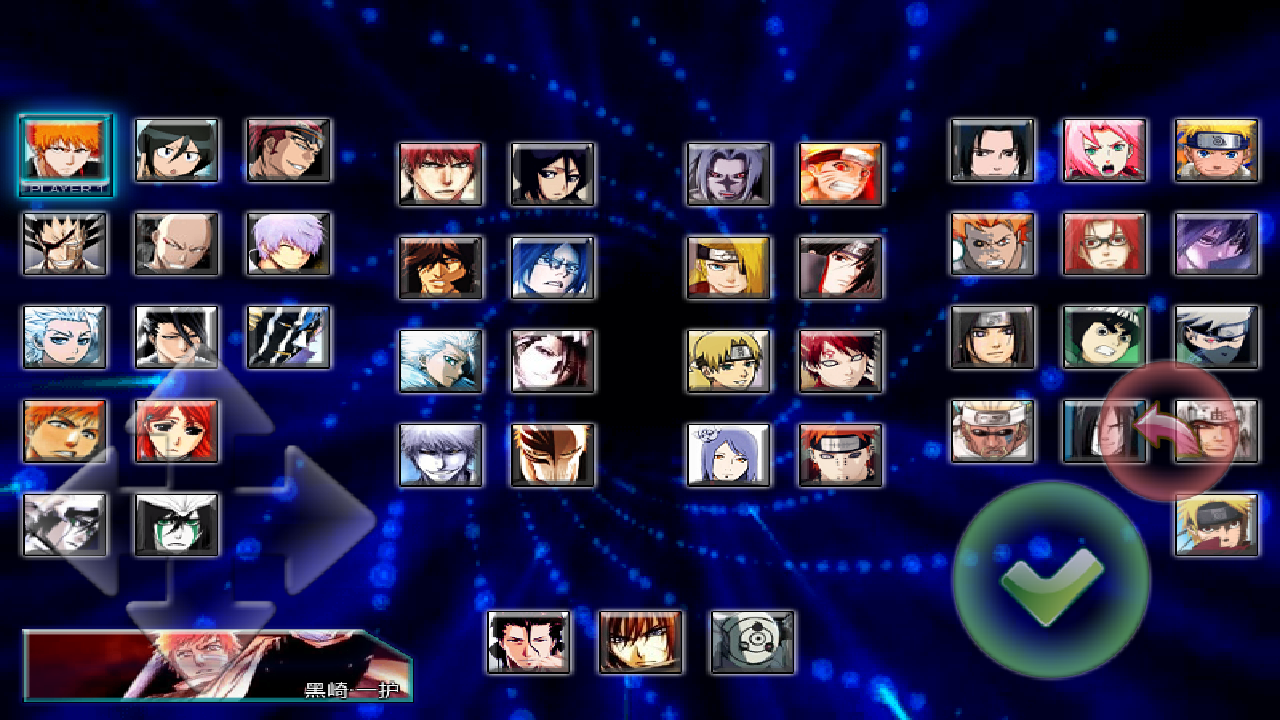Choose the spiral orange mask Tobi portrait
Image resolution: width=1280 pixels, height=720 pixels.
click(x=752, y=642)
